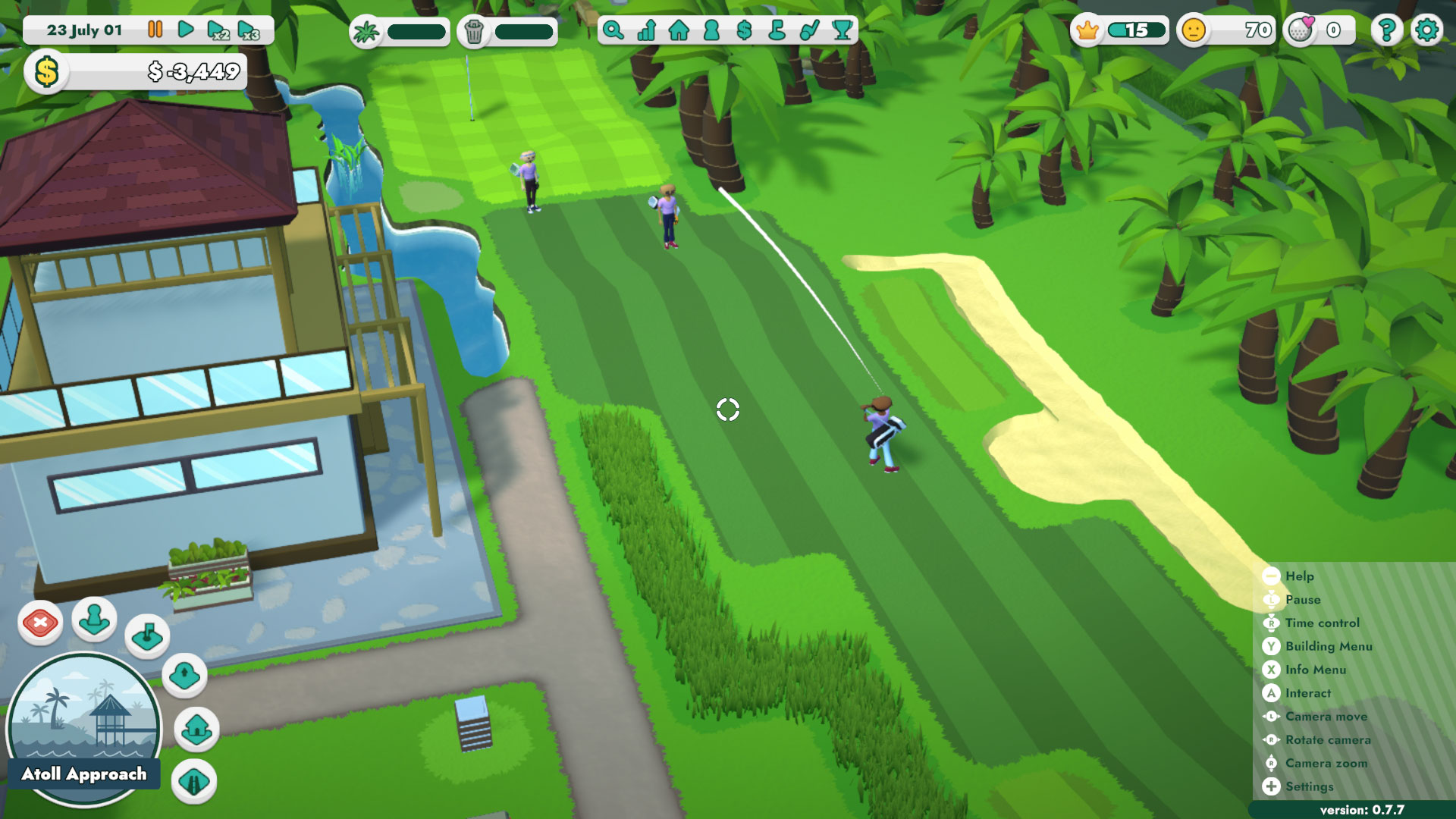1456x819 pixels.
Task: Open the settings gear menu
Action: (x=1427, y=31)
